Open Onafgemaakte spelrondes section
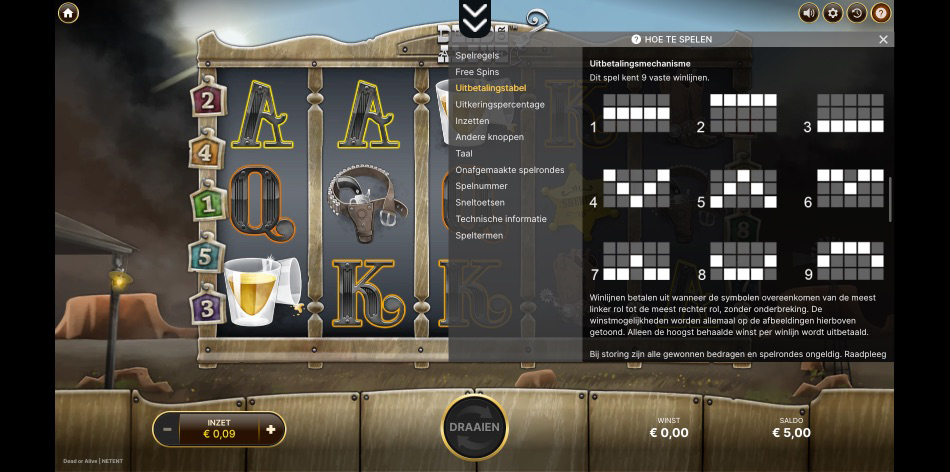Viewport: 950px width, 472px height. tap(509, 170)
